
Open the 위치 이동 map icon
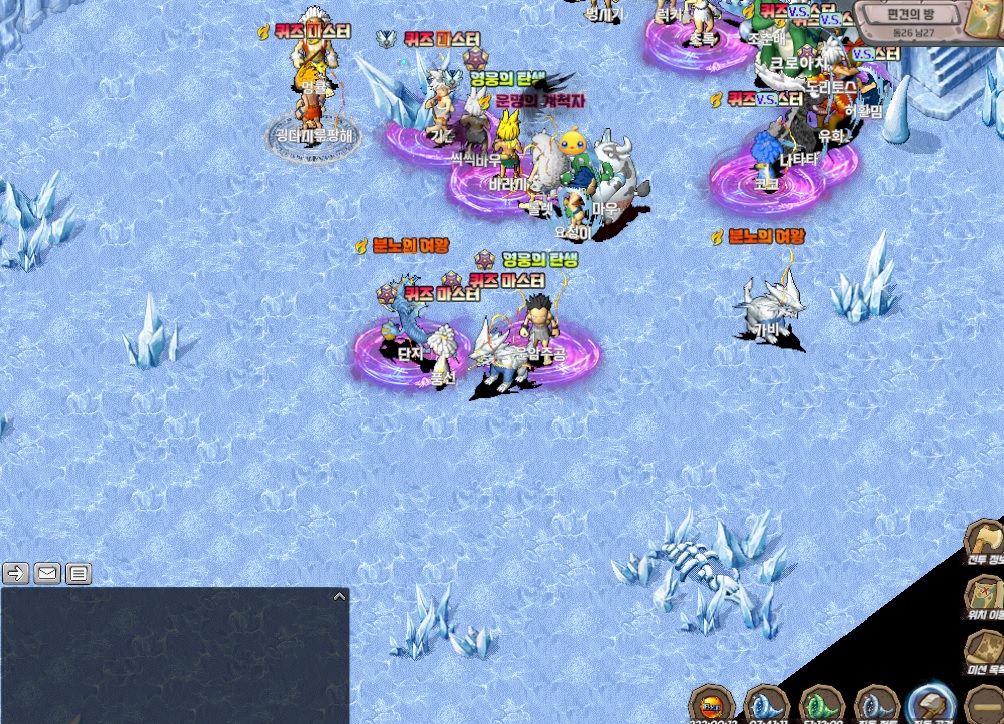pos(984,594)
